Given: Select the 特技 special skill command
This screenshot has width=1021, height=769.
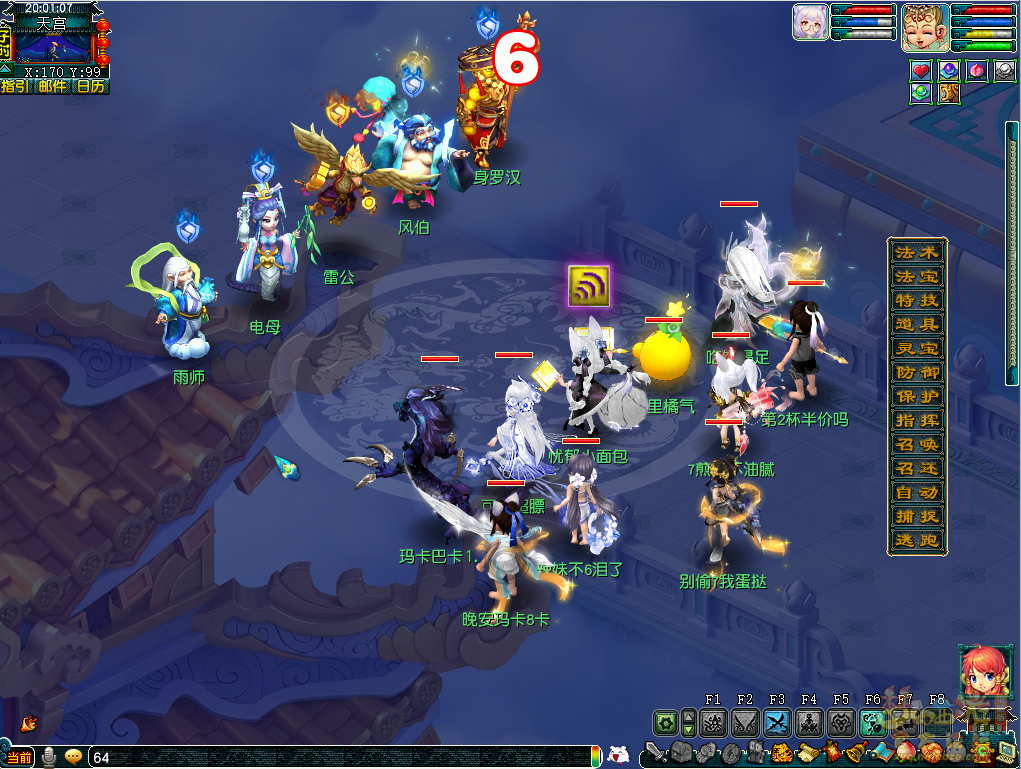Looking at the screenshot, I should [916, 300].
